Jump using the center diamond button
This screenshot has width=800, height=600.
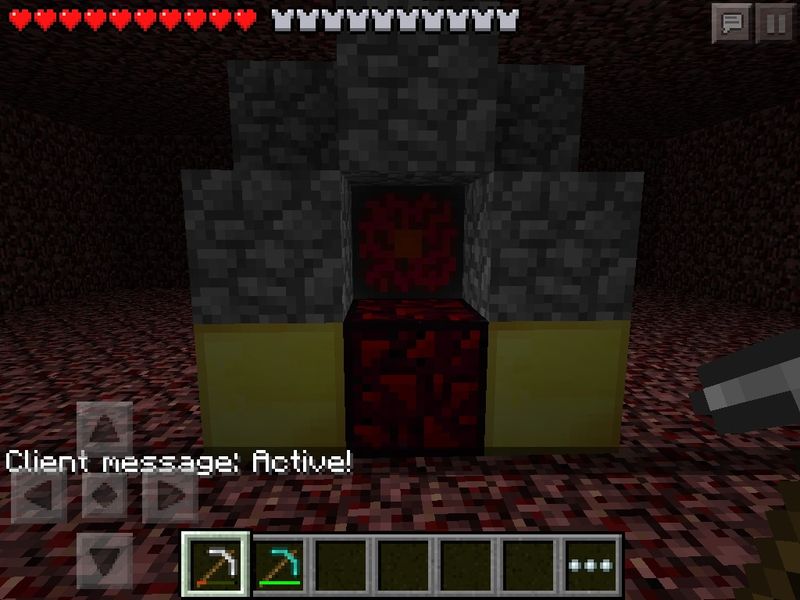pos(104,494)
